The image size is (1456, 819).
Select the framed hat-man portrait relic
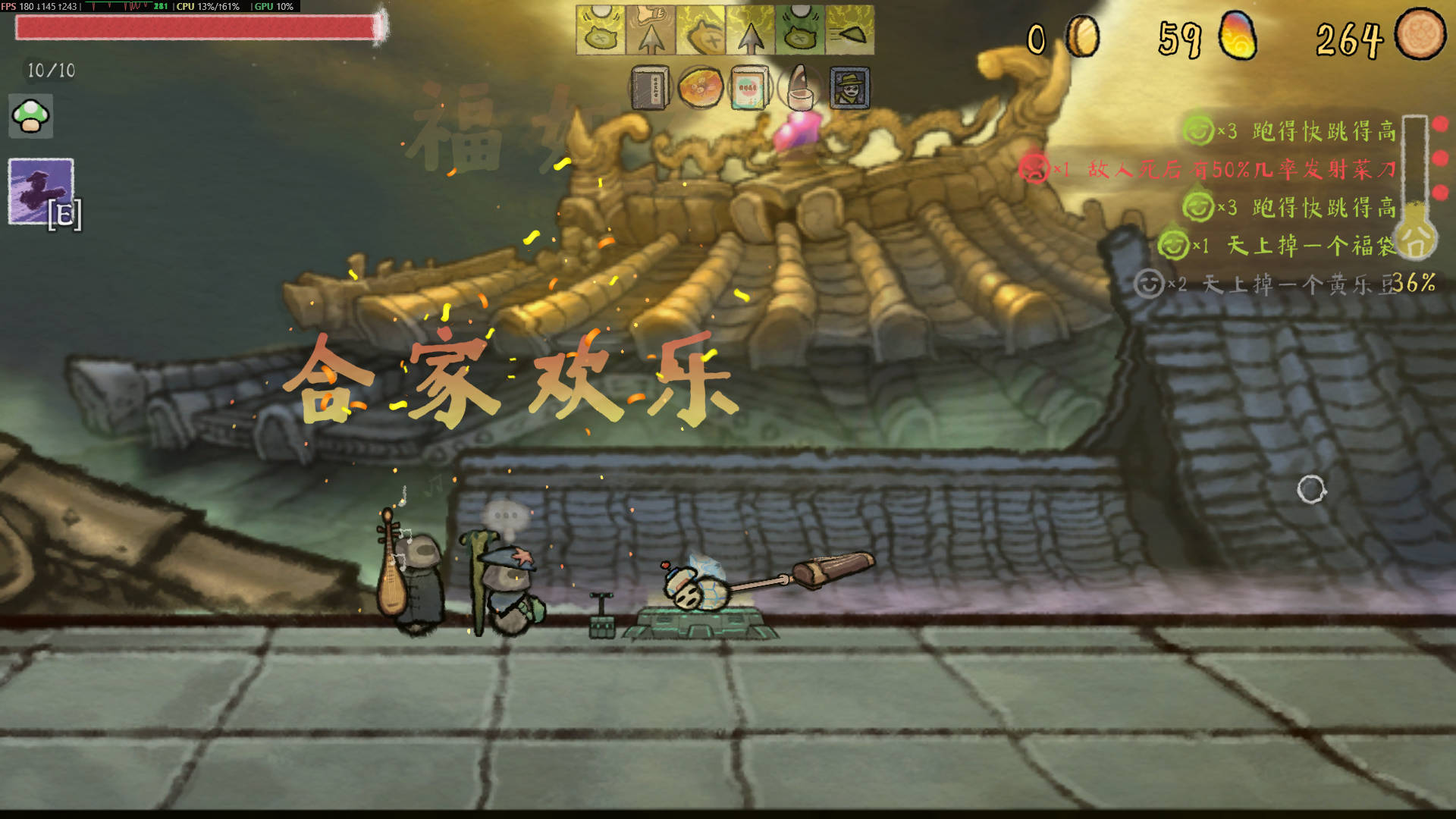[849, 88]
